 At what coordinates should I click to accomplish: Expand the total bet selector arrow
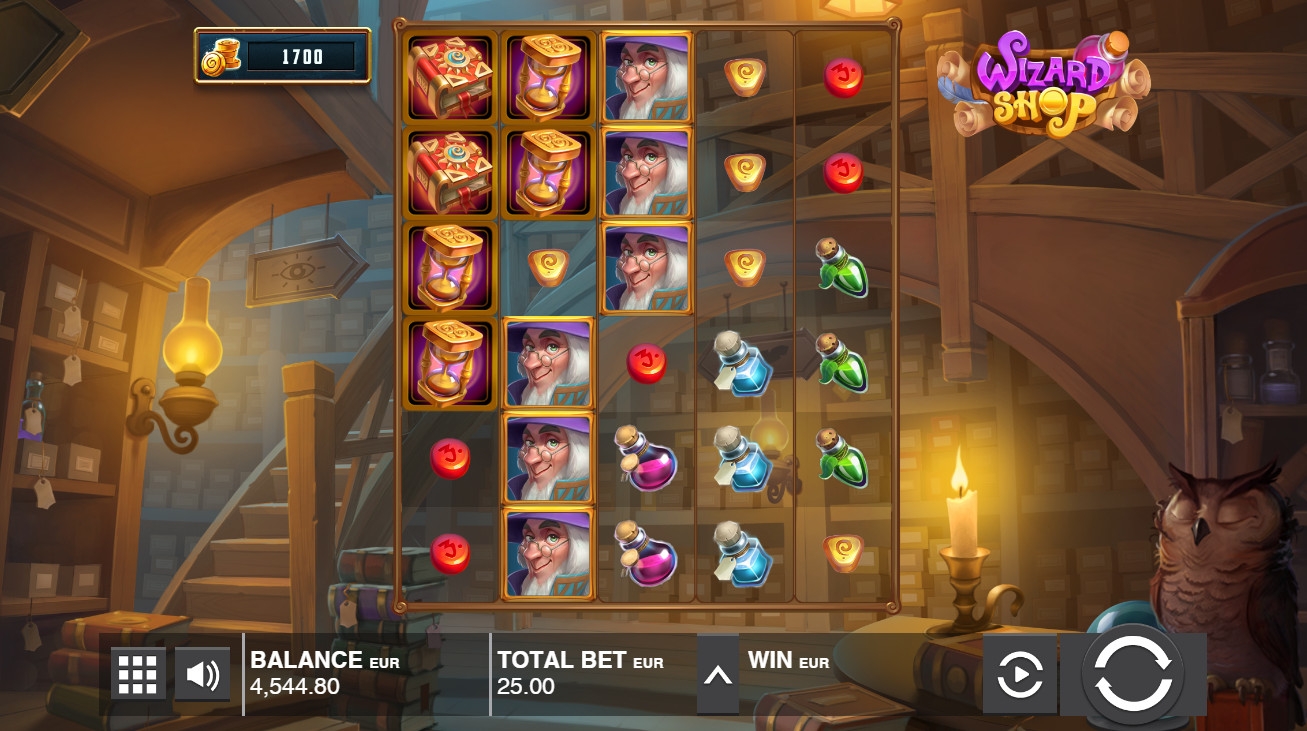[x=717, y=675]
